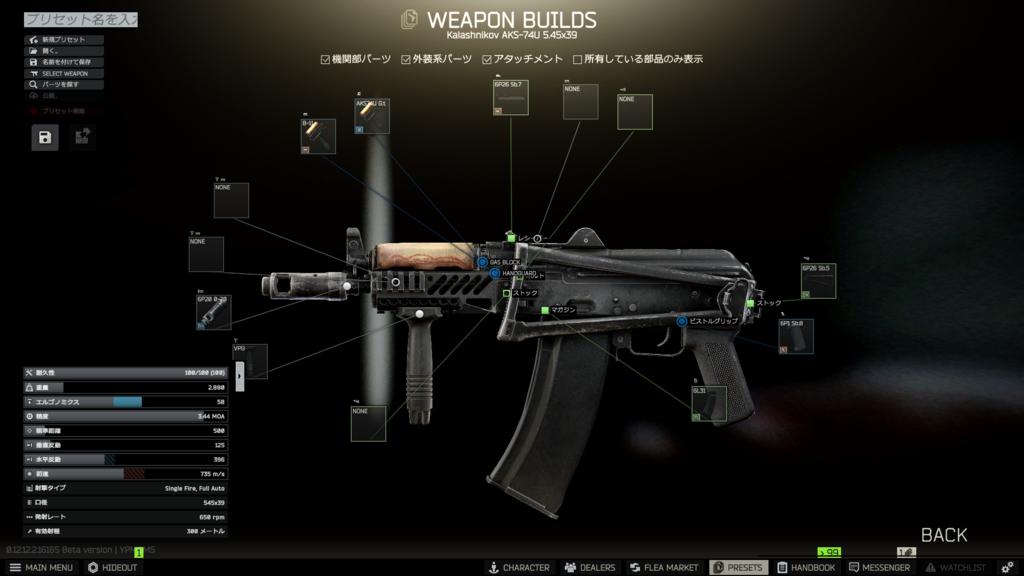Toggle the 機関部パーツ checkbox
This screenshot has height=576, width=1024.
tap(325, 60)
